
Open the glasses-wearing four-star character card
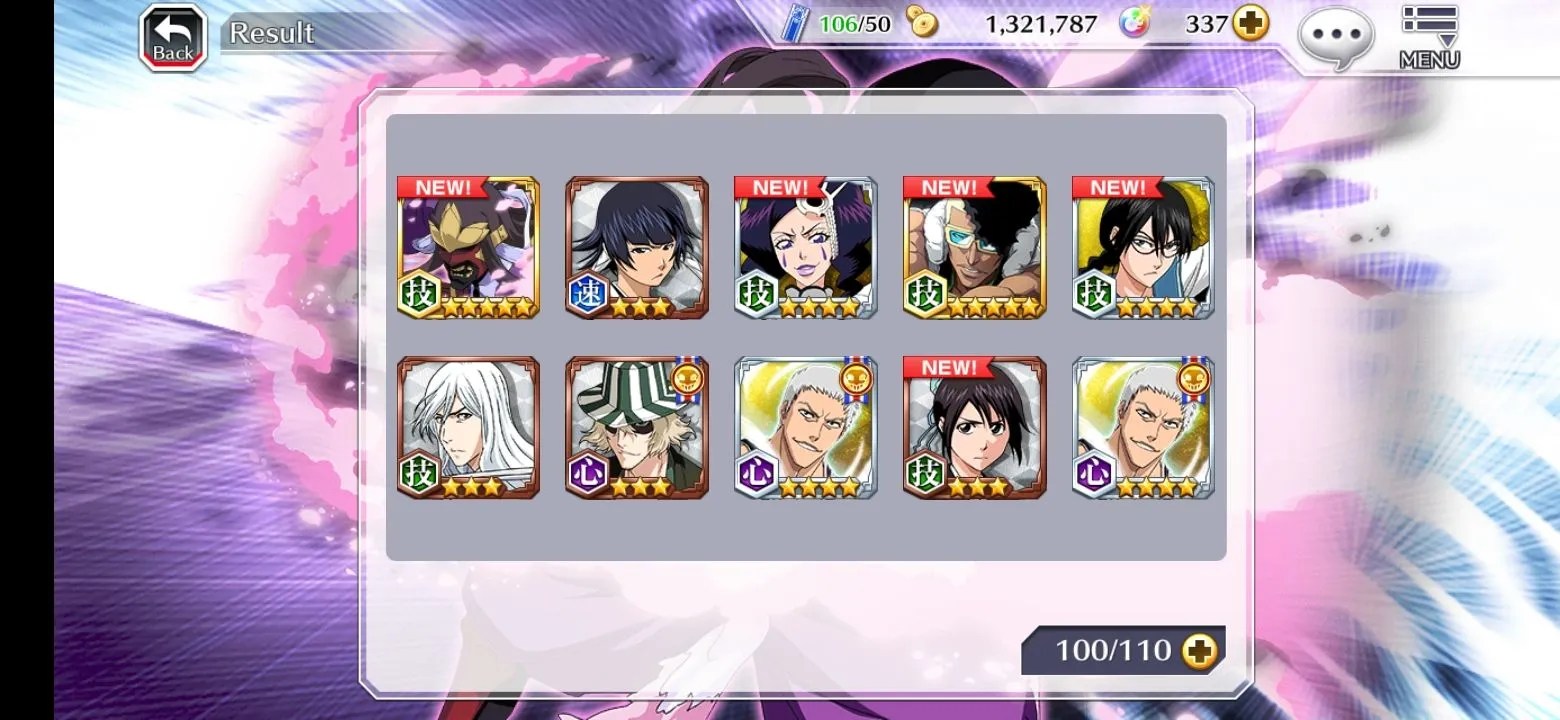click(1143, 247)
